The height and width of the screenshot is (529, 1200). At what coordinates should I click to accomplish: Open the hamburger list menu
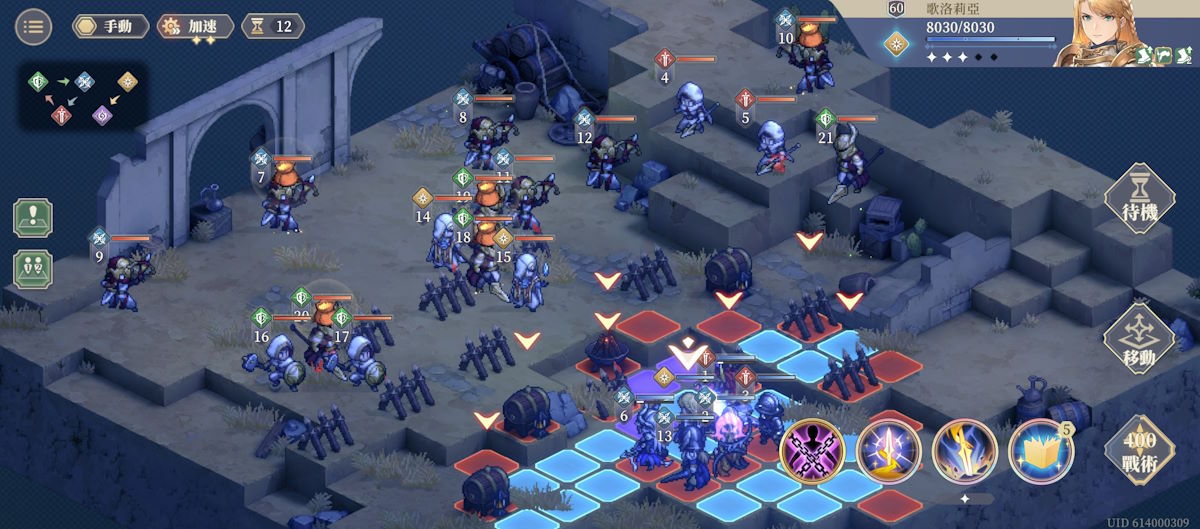click(33, 27)
